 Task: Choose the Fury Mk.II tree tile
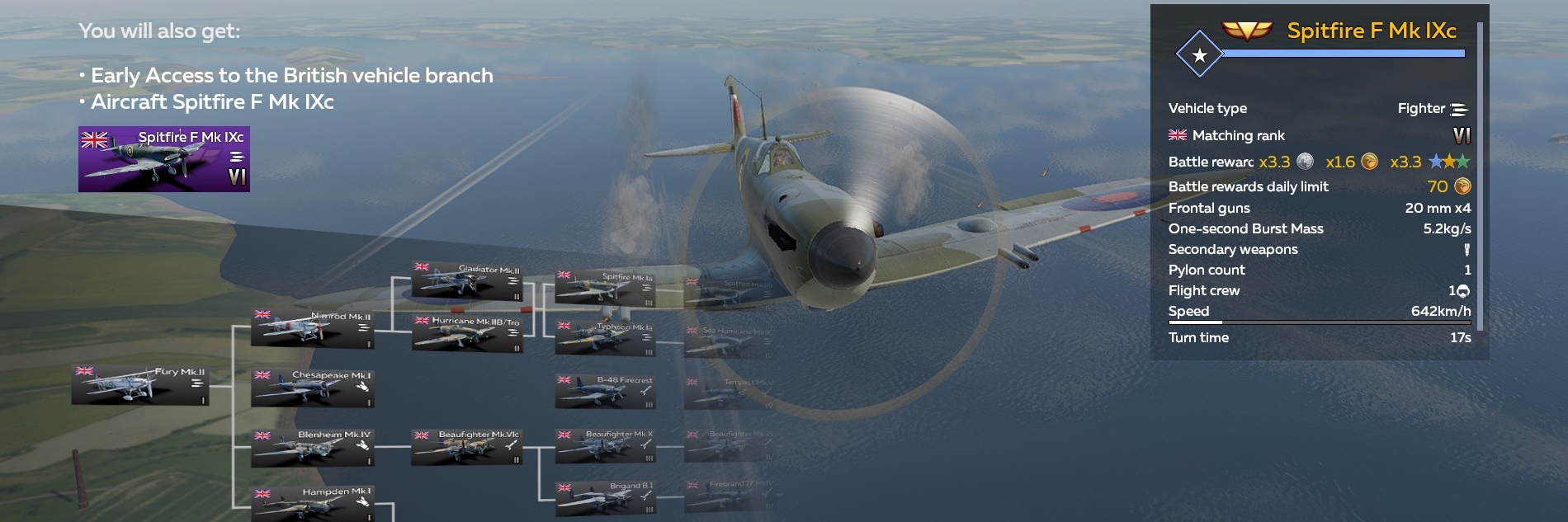point(139,385)
